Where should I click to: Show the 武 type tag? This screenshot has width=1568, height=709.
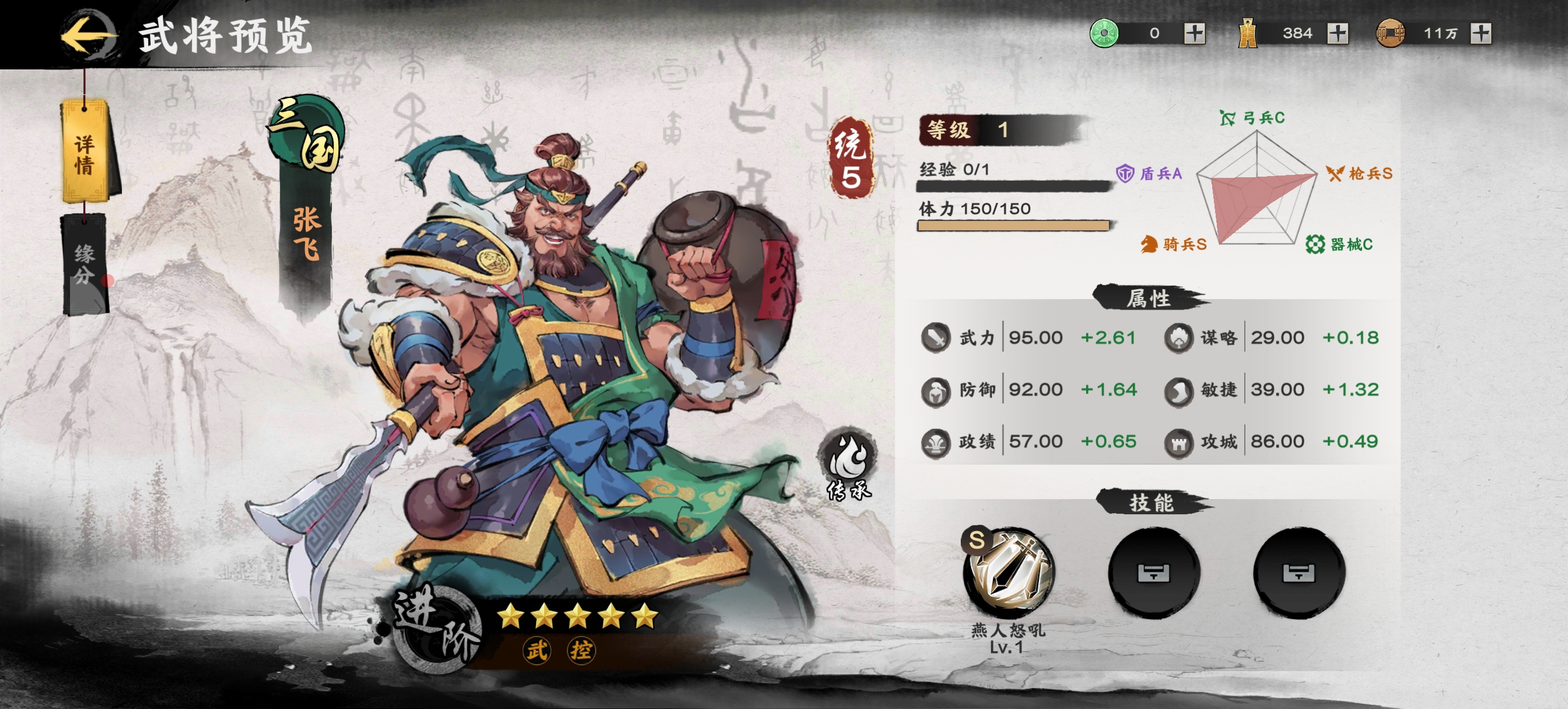[537, 650]
